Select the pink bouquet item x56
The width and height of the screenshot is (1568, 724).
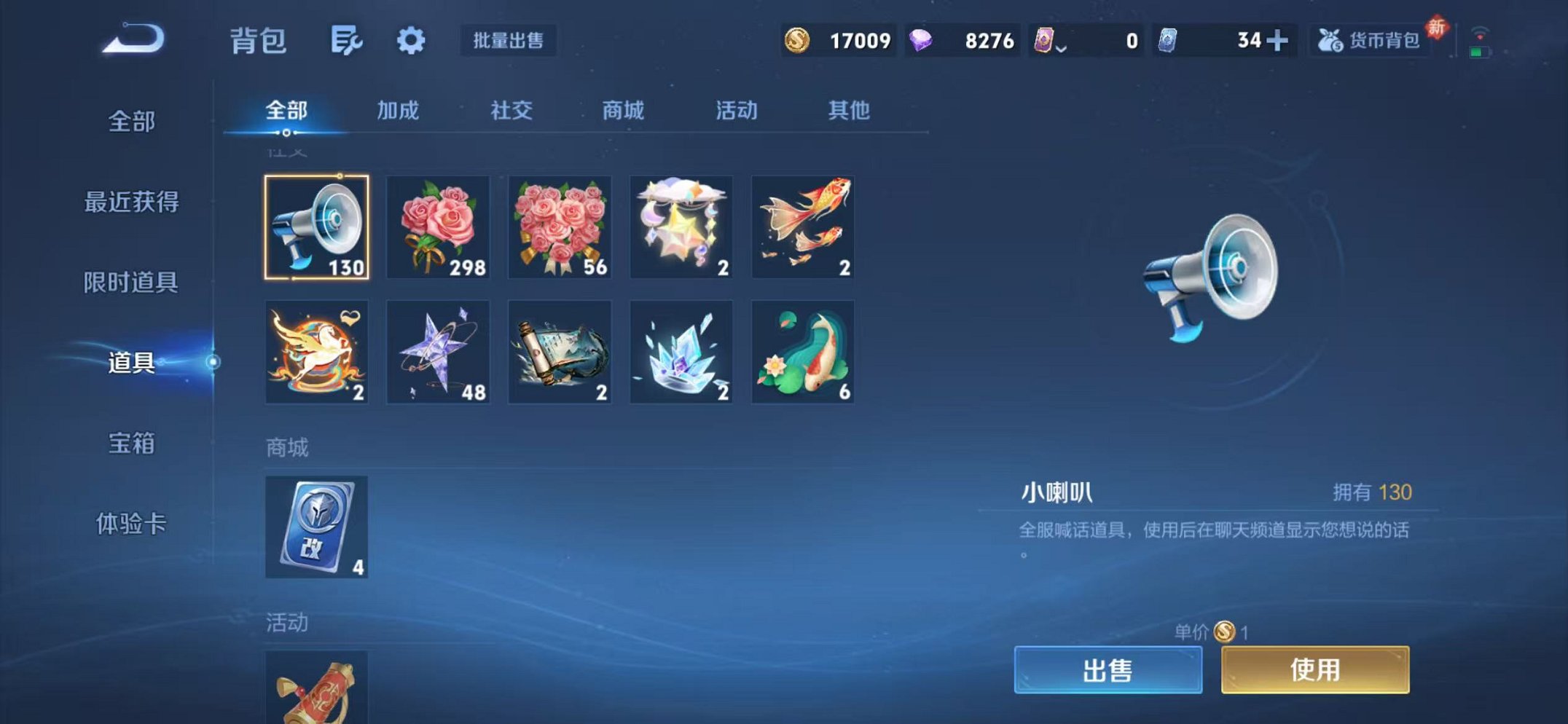click(x=559, y=228)
